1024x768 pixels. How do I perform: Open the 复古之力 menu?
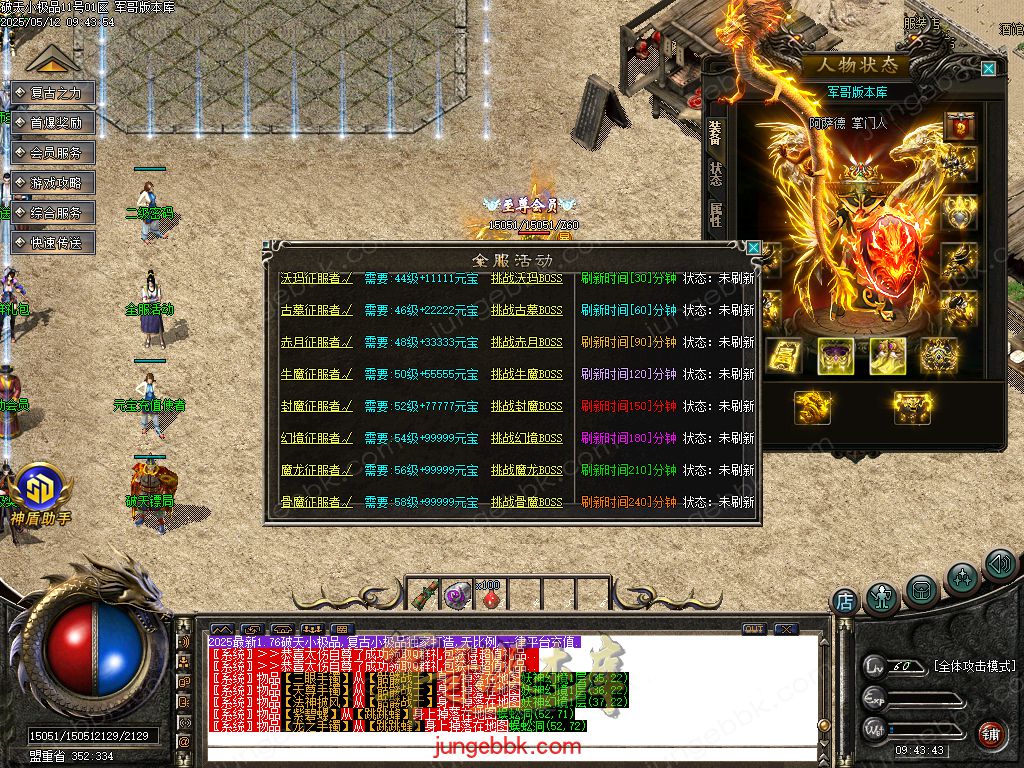55,93
